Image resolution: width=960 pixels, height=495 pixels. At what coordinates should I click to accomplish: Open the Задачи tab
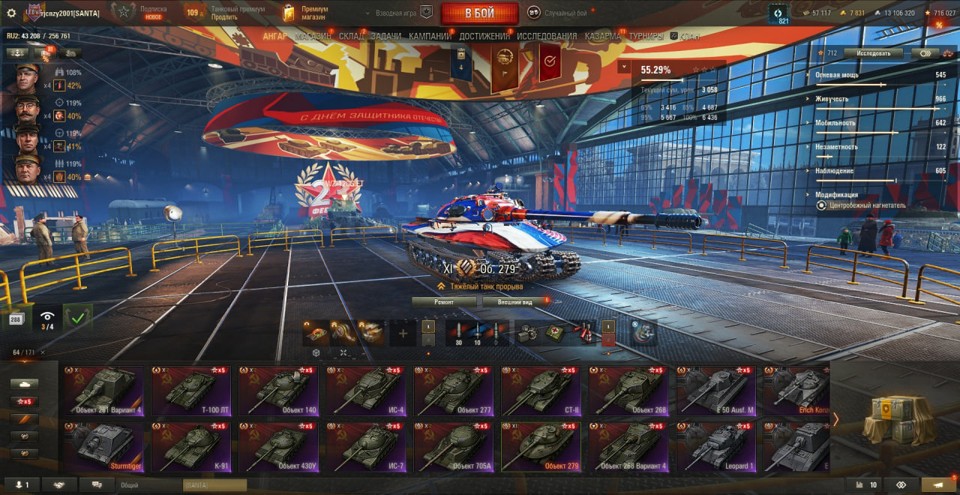pos(385,36)
